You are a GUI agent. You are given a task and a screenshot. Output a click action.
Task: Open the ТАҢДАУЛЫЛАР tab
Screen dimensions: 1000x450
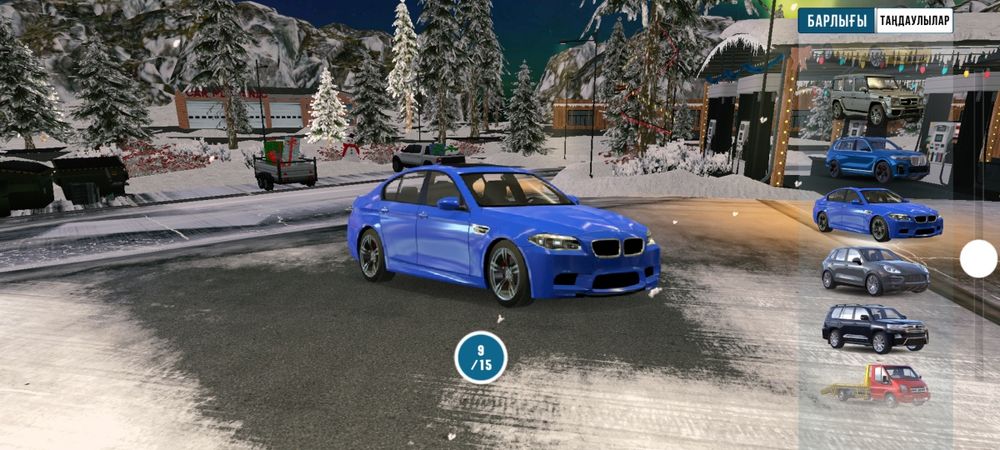(914, 21)
